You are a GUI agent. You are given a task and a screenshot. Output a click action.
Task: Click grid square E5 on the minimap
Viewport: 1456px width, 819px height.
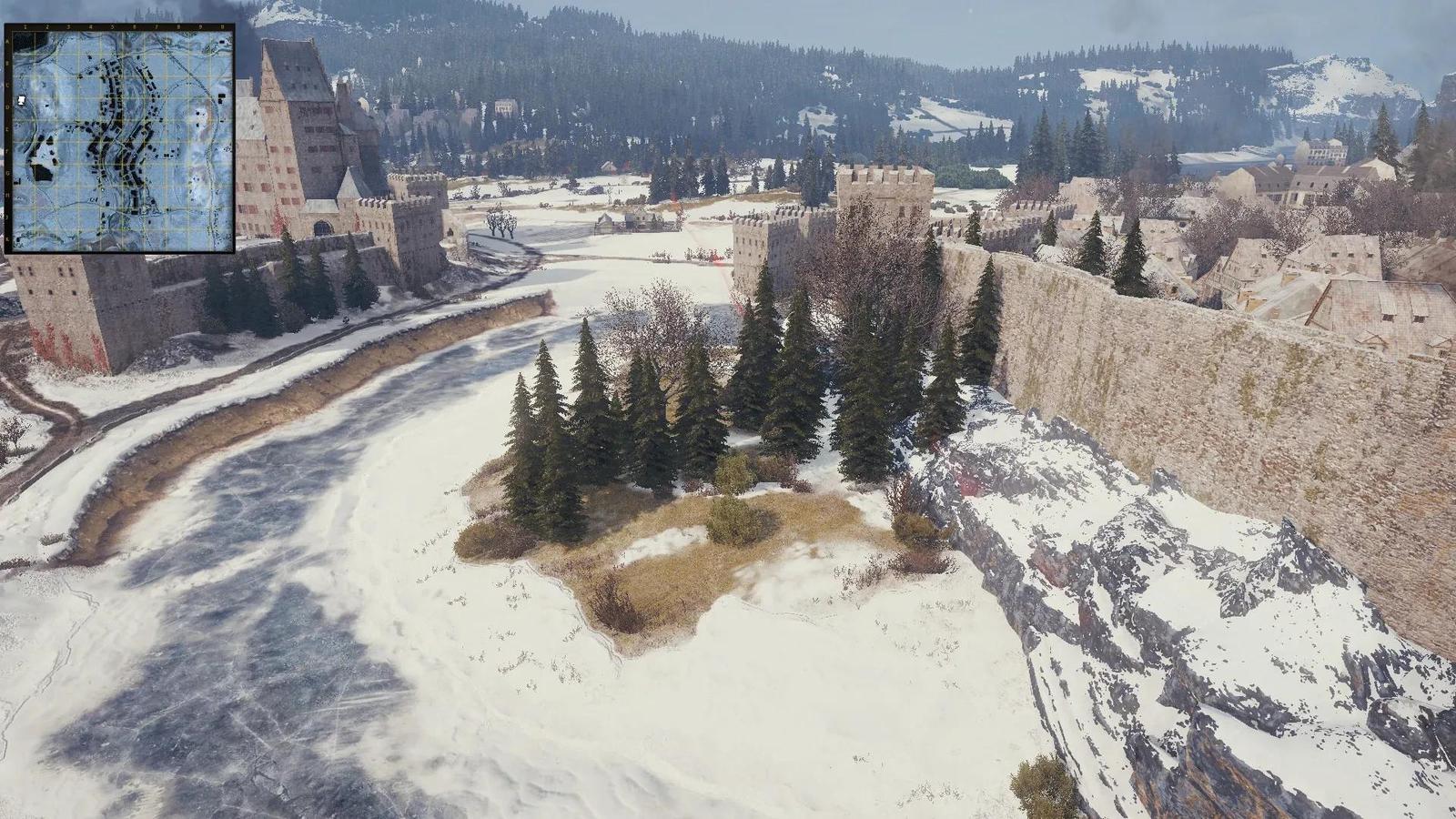113,129
